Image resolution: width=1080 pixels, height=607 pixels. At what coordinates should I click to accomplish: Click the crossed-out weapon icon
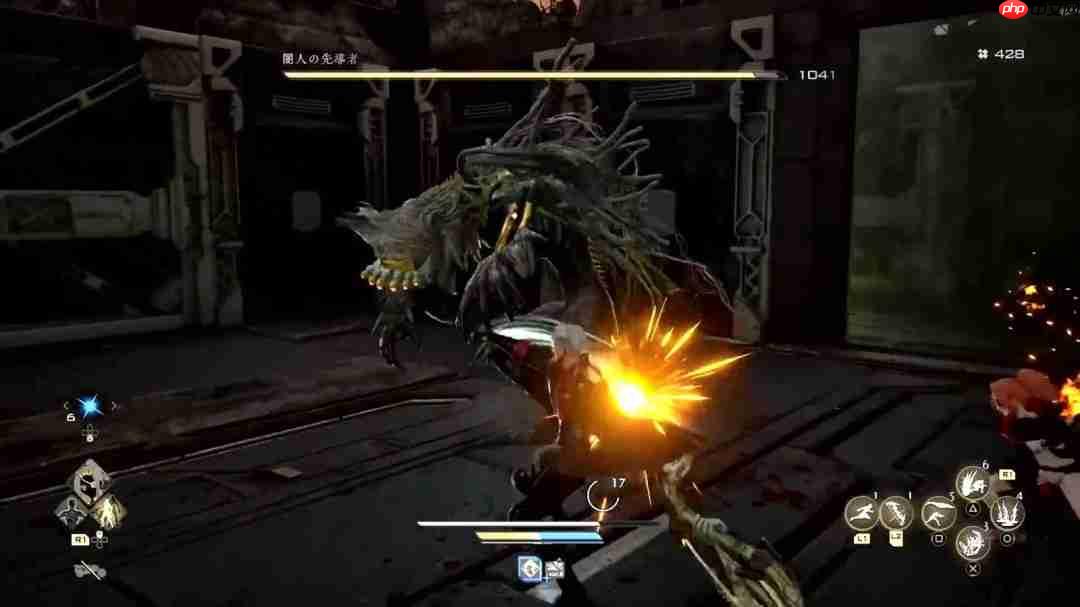[90, 572]
